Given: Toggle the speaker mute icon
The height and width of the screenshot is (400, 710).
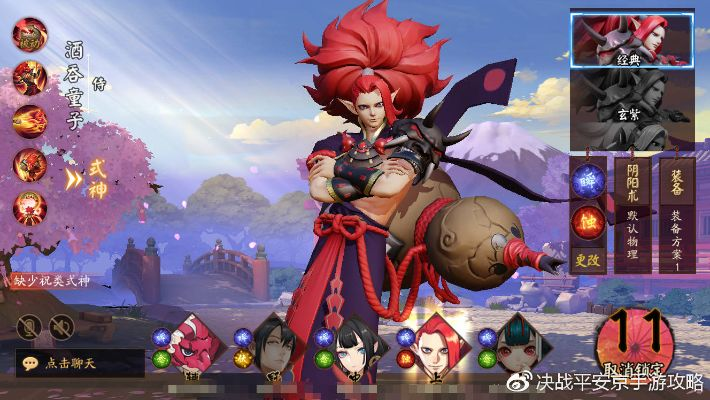Looking at the screenshot, I should click(62, 325).
